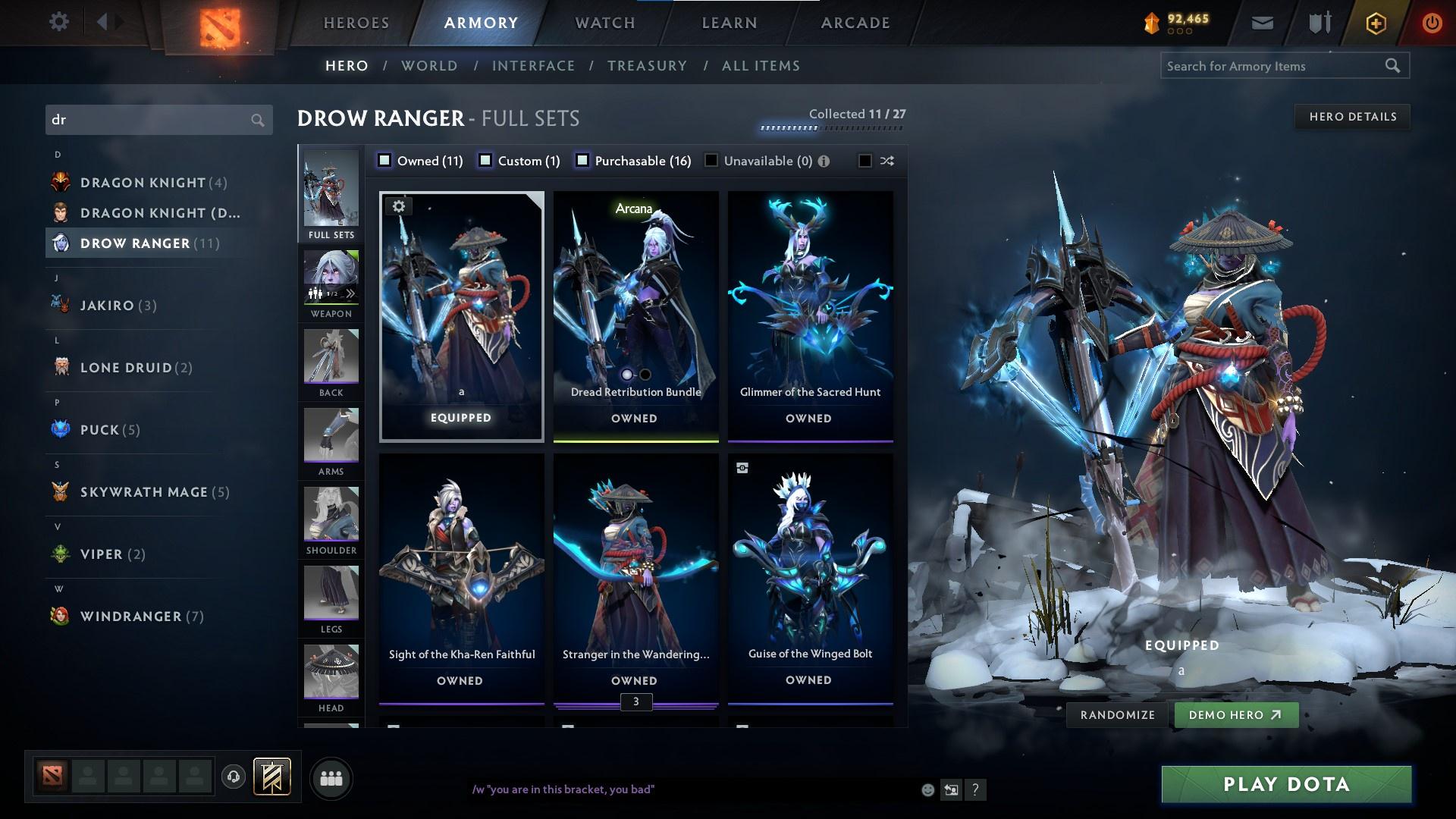Click the info icon next to Unavailable

point(824,161)
